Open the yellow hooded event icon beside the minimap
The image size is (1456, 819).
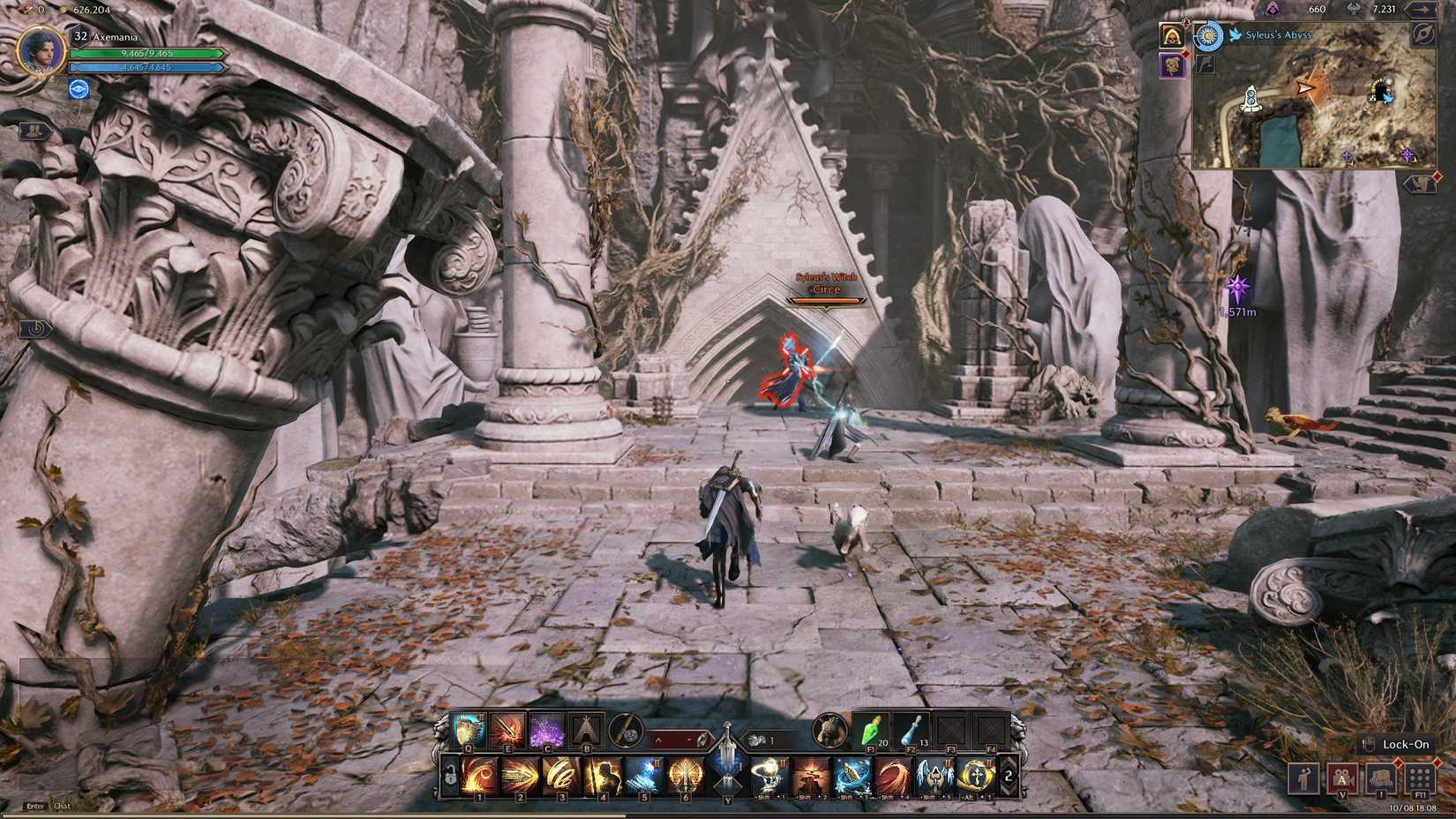[1172, 35]
